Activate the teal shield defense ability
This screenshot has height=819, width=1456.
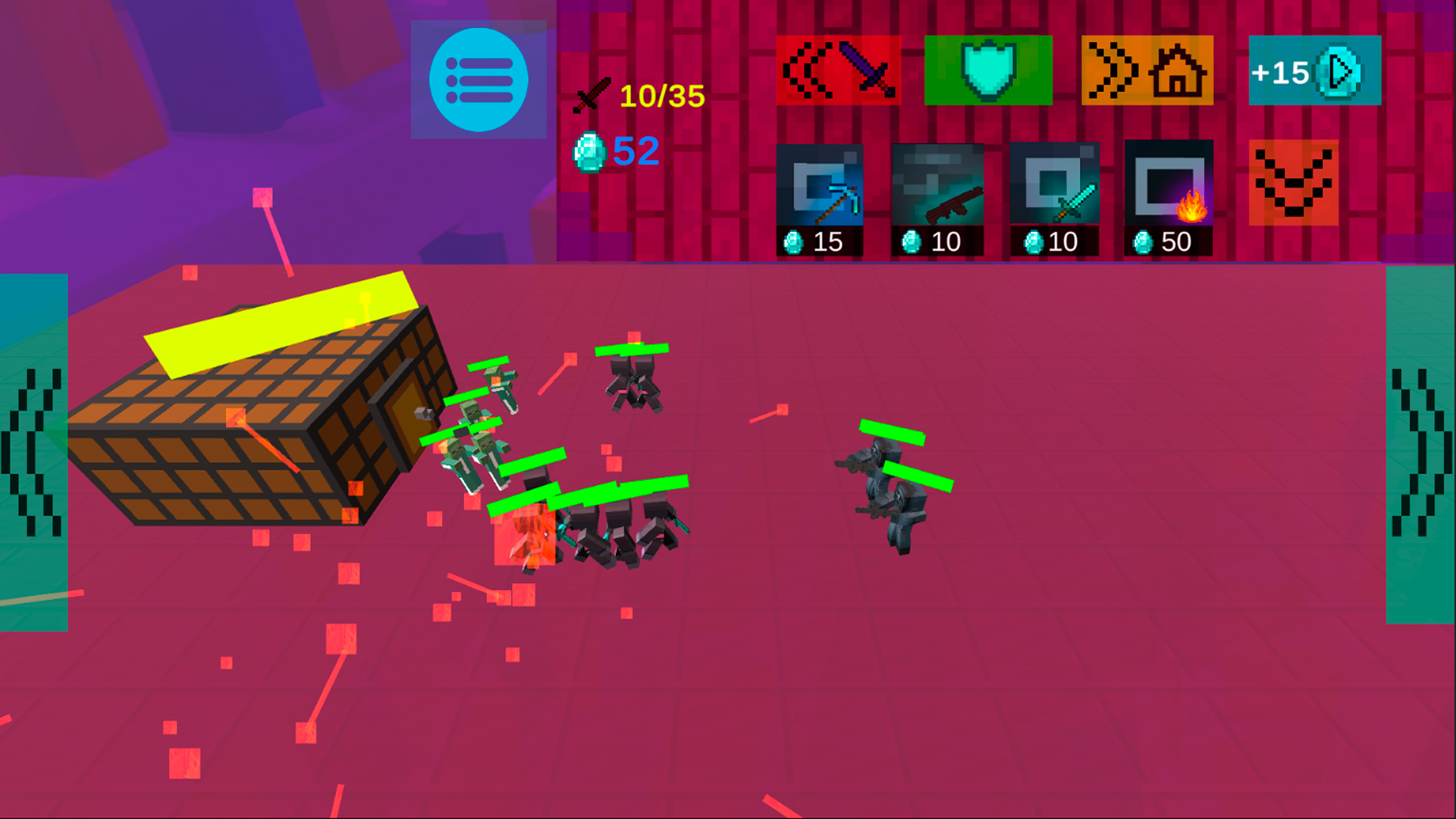point(988,70)
